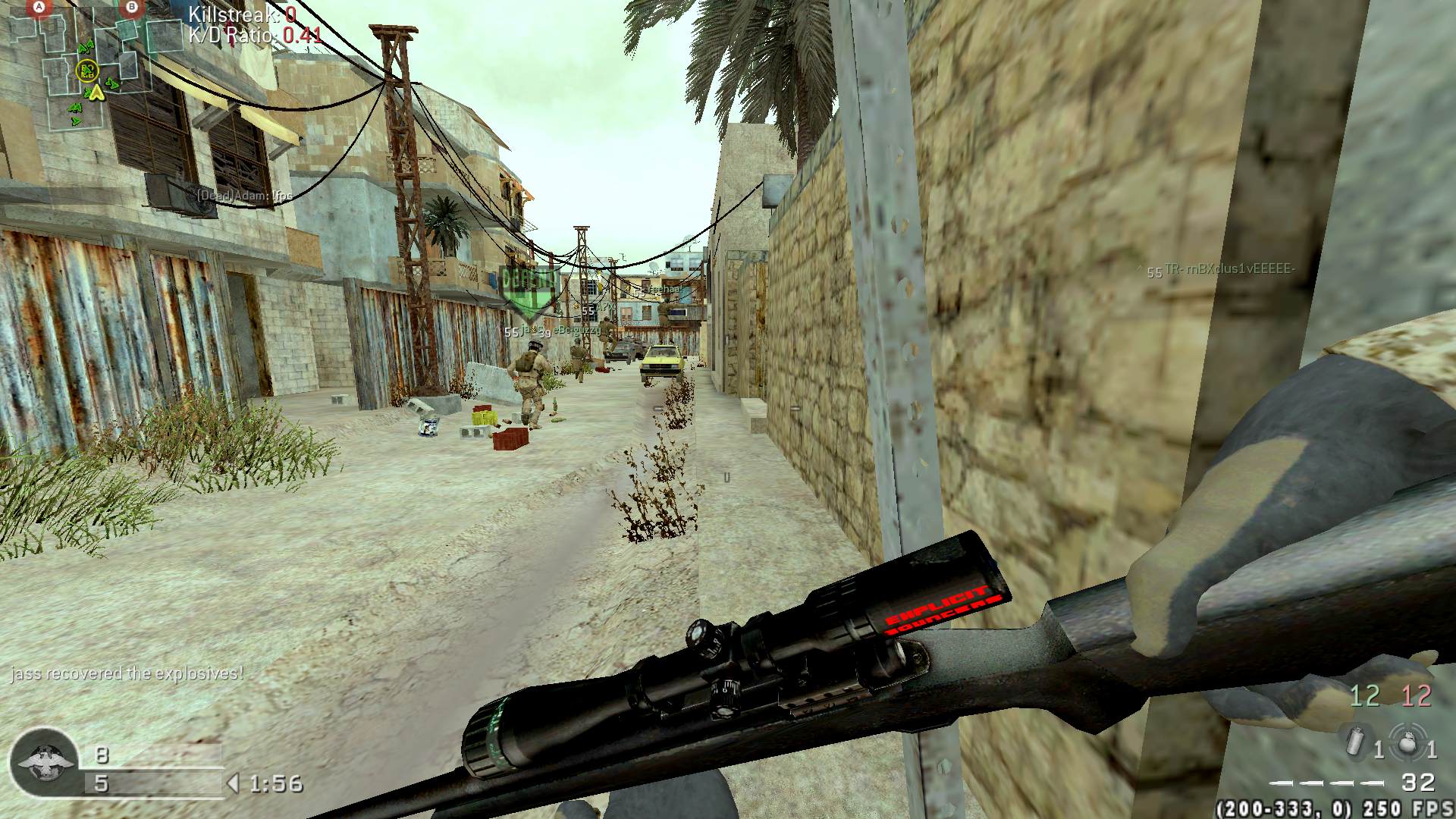This screenshot has height=819, width=1456.
Task: Select bomb site A marker on minimap
Action: click(39, 9)
